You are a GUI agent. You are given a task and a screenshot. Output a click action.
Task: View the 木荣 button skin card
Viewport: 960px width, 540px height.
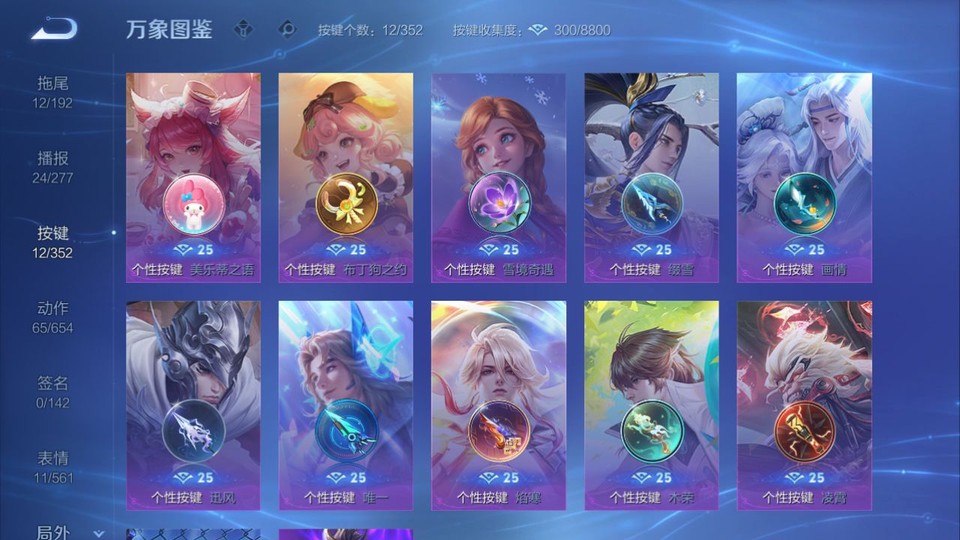point(651,405)
